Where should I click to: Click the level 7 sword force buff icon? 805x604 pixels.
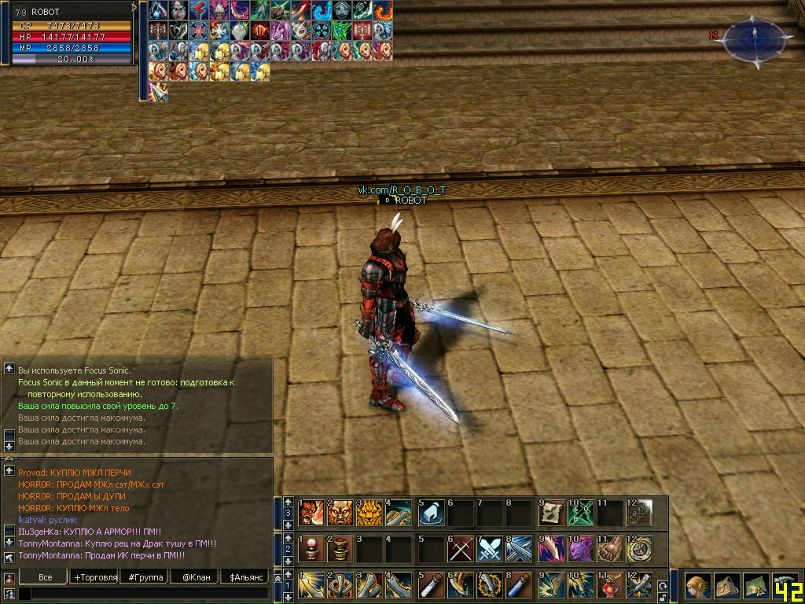[157, 91]
